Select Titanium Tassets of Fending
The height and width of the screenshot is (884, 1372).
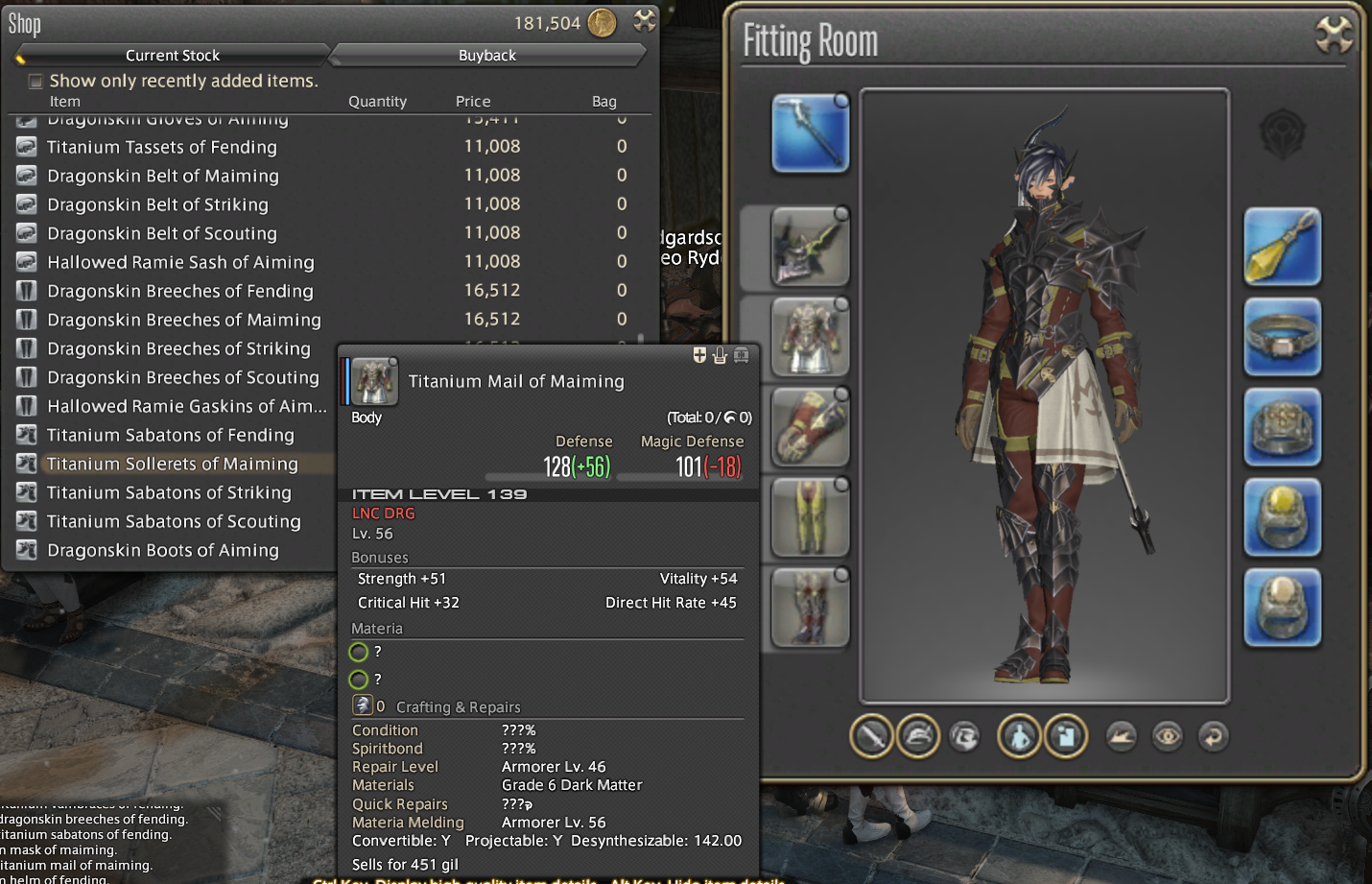coord(161,147)
